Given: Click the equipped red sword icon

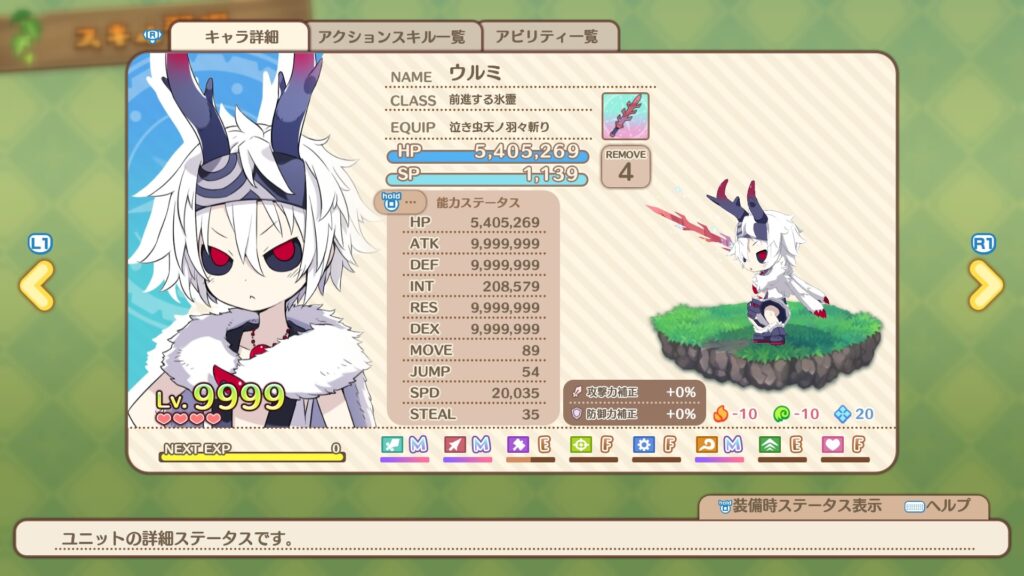Looking at the screenshot, I should [625, 116].
